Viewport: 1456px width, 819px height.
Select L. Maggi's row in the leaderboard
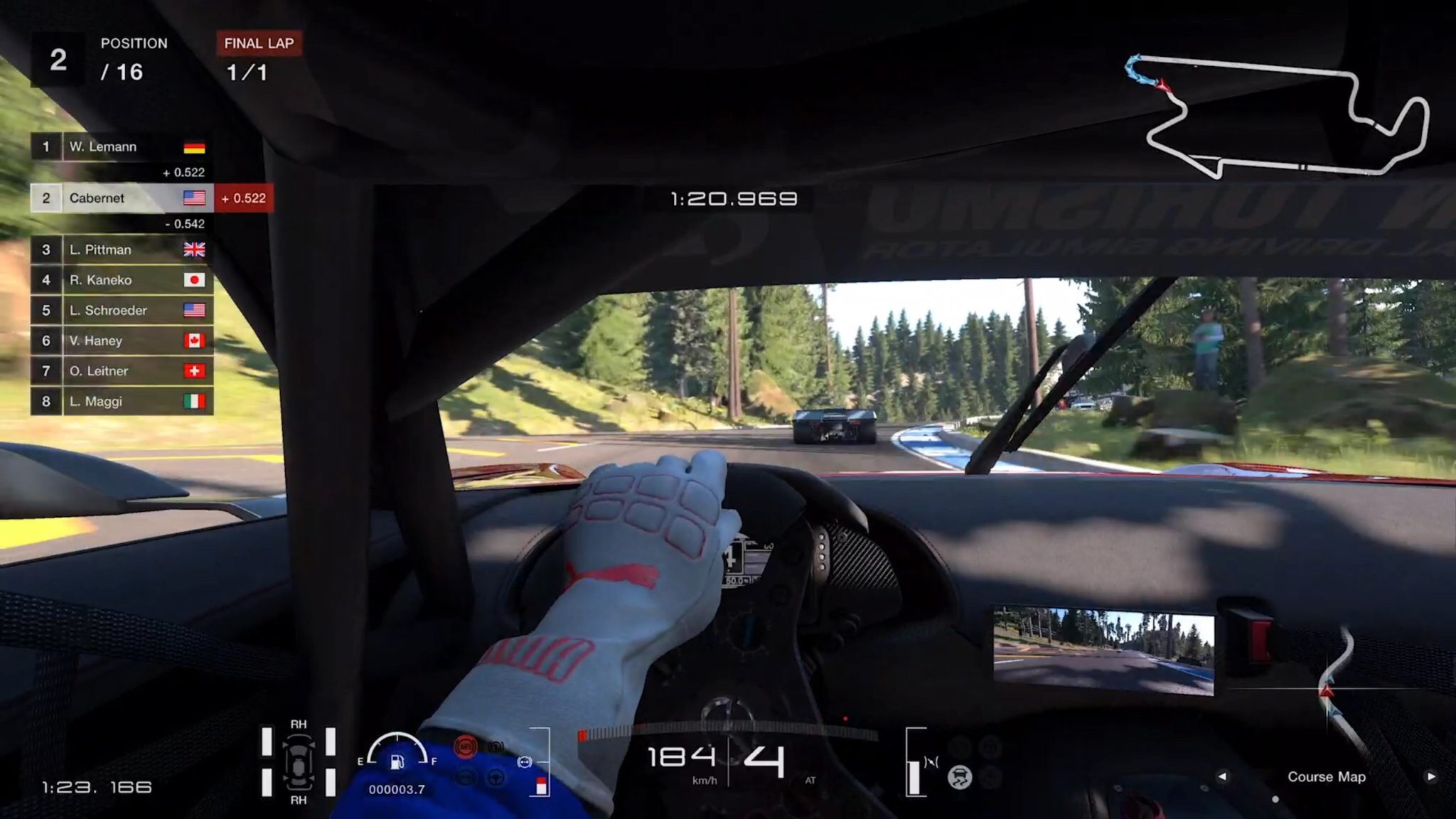(x=121, y=402)
